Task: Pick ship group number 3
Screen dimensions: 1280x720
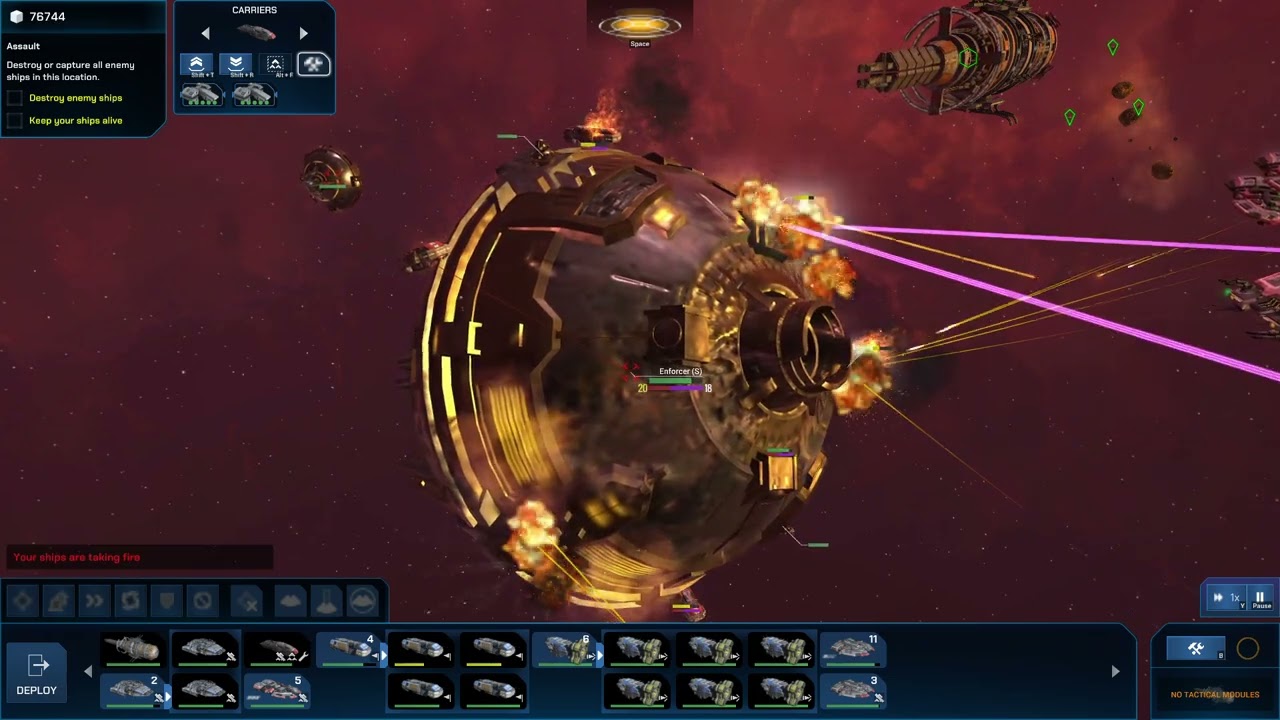Action: pyautogui.click(x=852, y=690)
